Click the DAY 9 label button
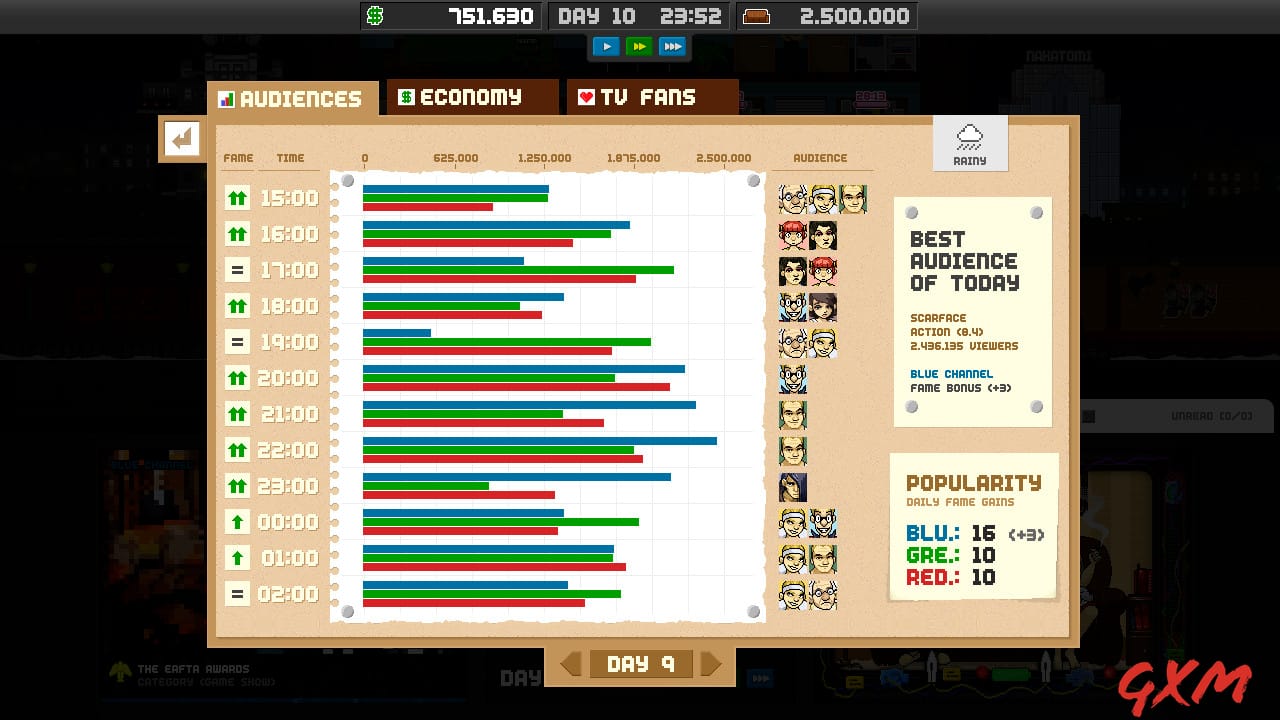 [x=640, y=663]
